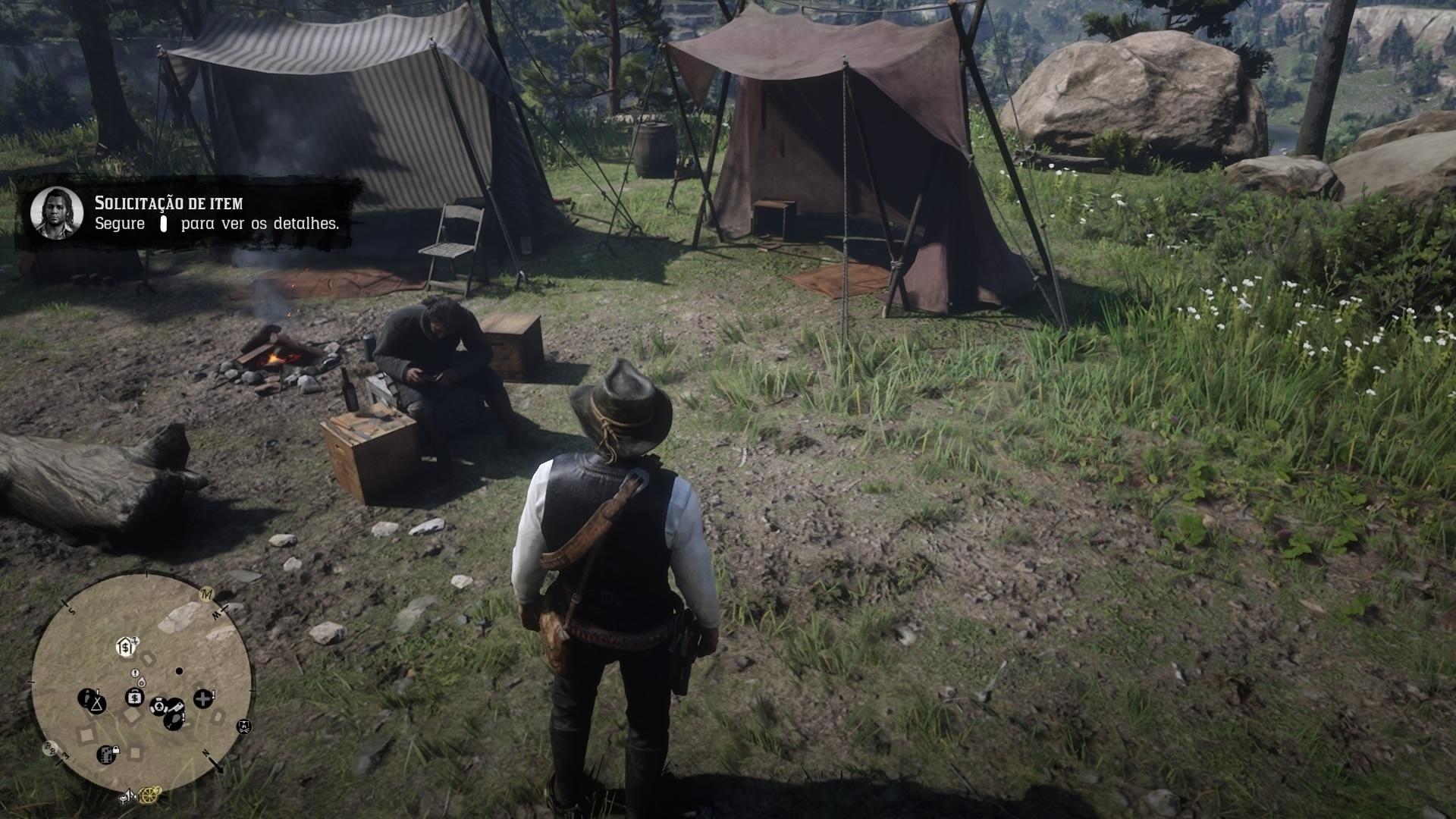The image size is (1456, 819).
Task: Click the medical cross icon on the minimap
Action: 203,697
